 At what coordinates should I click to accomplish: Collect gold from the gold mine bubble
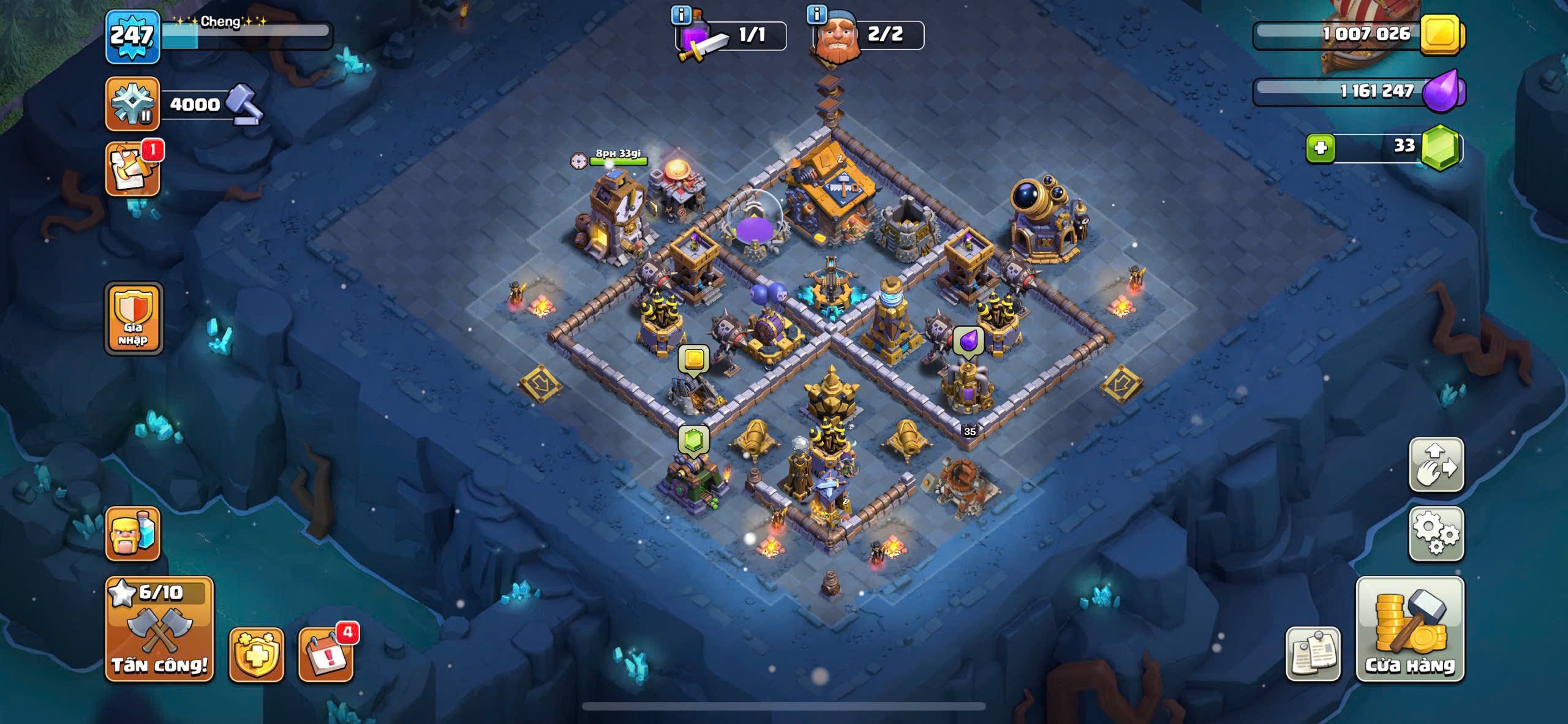693,359
